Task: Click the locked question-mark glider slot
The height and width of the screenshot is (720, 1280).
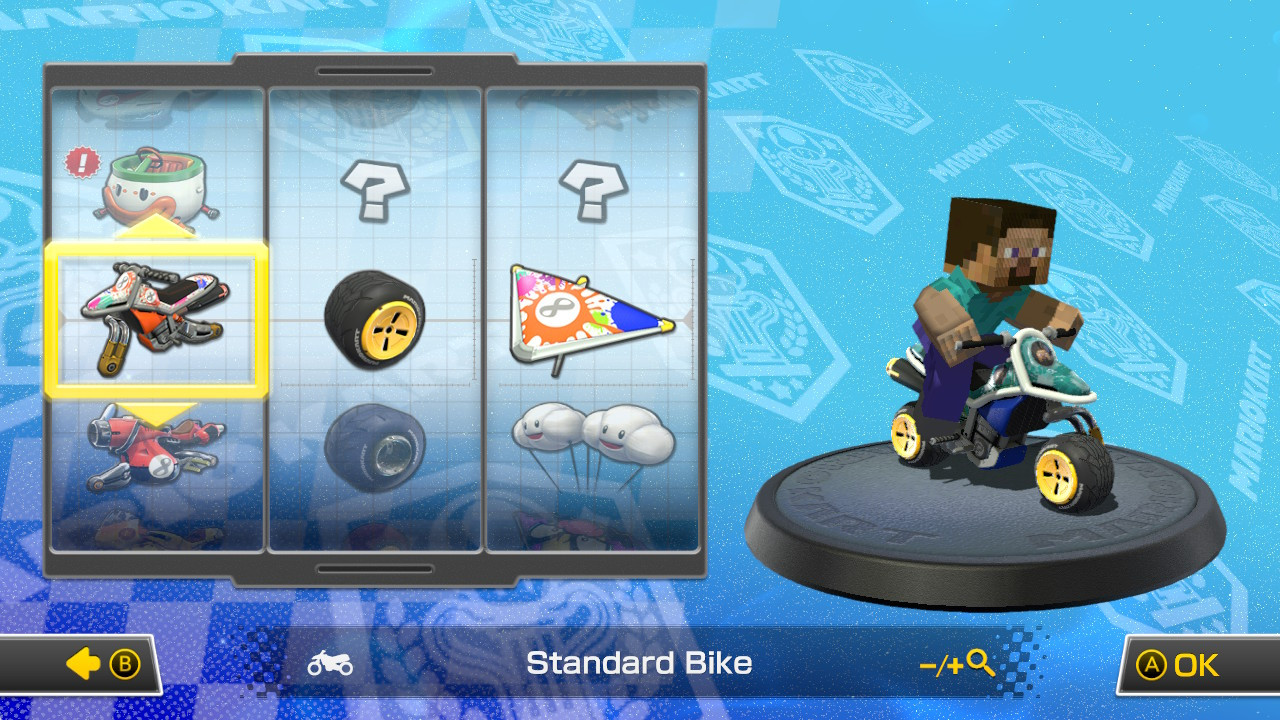Action: (x=596, y=190)
